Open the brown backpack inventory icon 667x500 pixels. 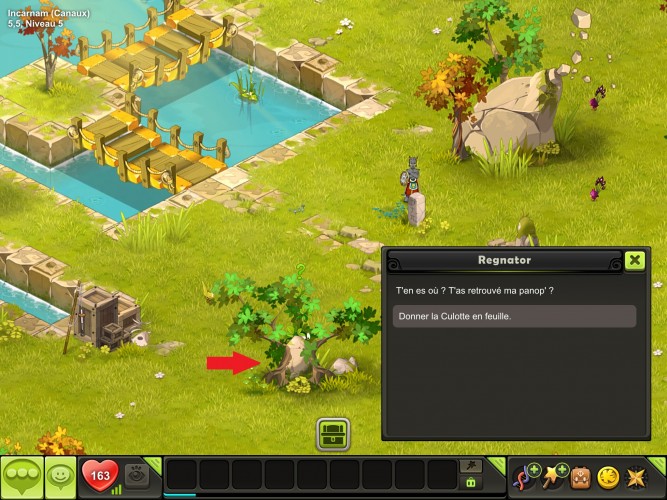coord(582,477)
